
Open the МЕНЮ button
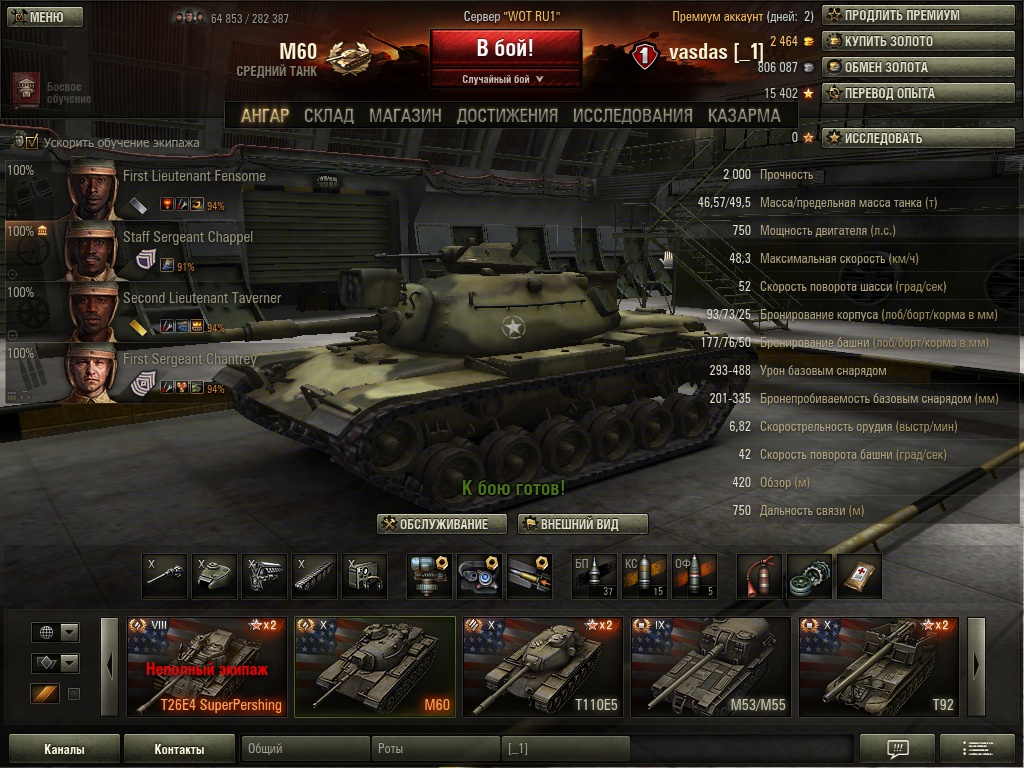click(45, 17)
